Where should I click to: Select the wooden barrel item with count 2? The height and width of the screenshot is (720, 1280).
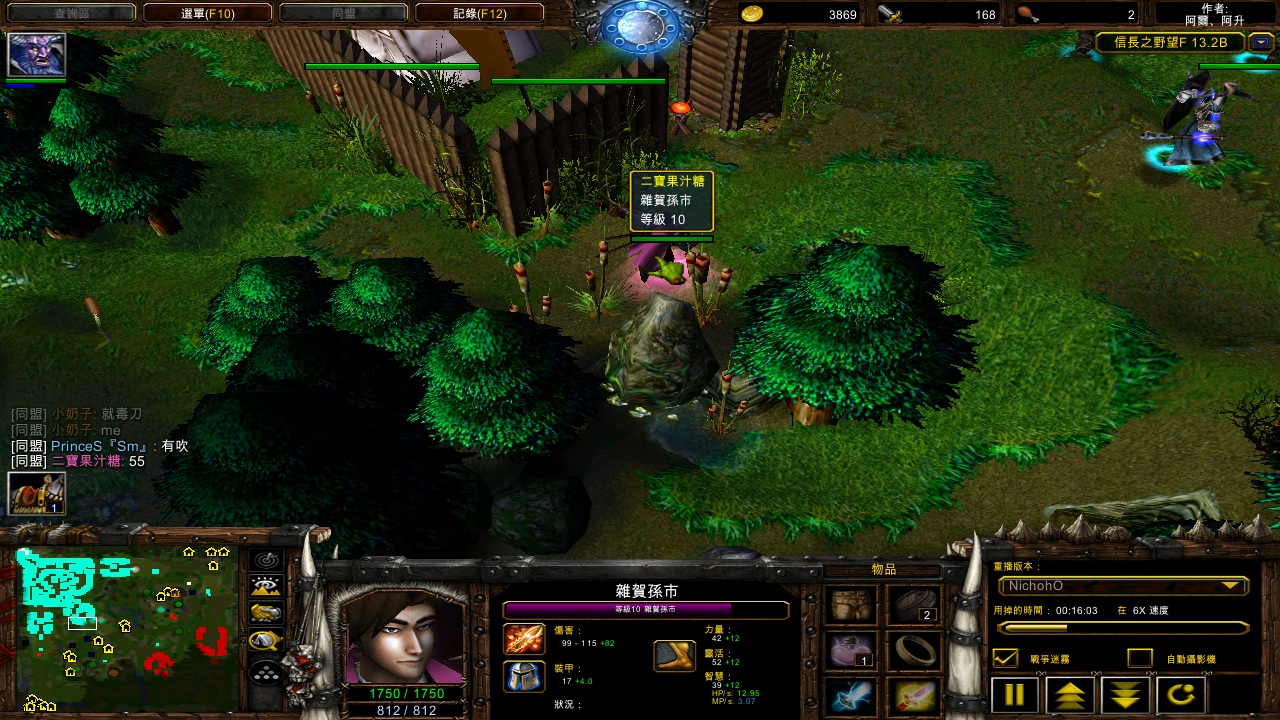[913, 605]
